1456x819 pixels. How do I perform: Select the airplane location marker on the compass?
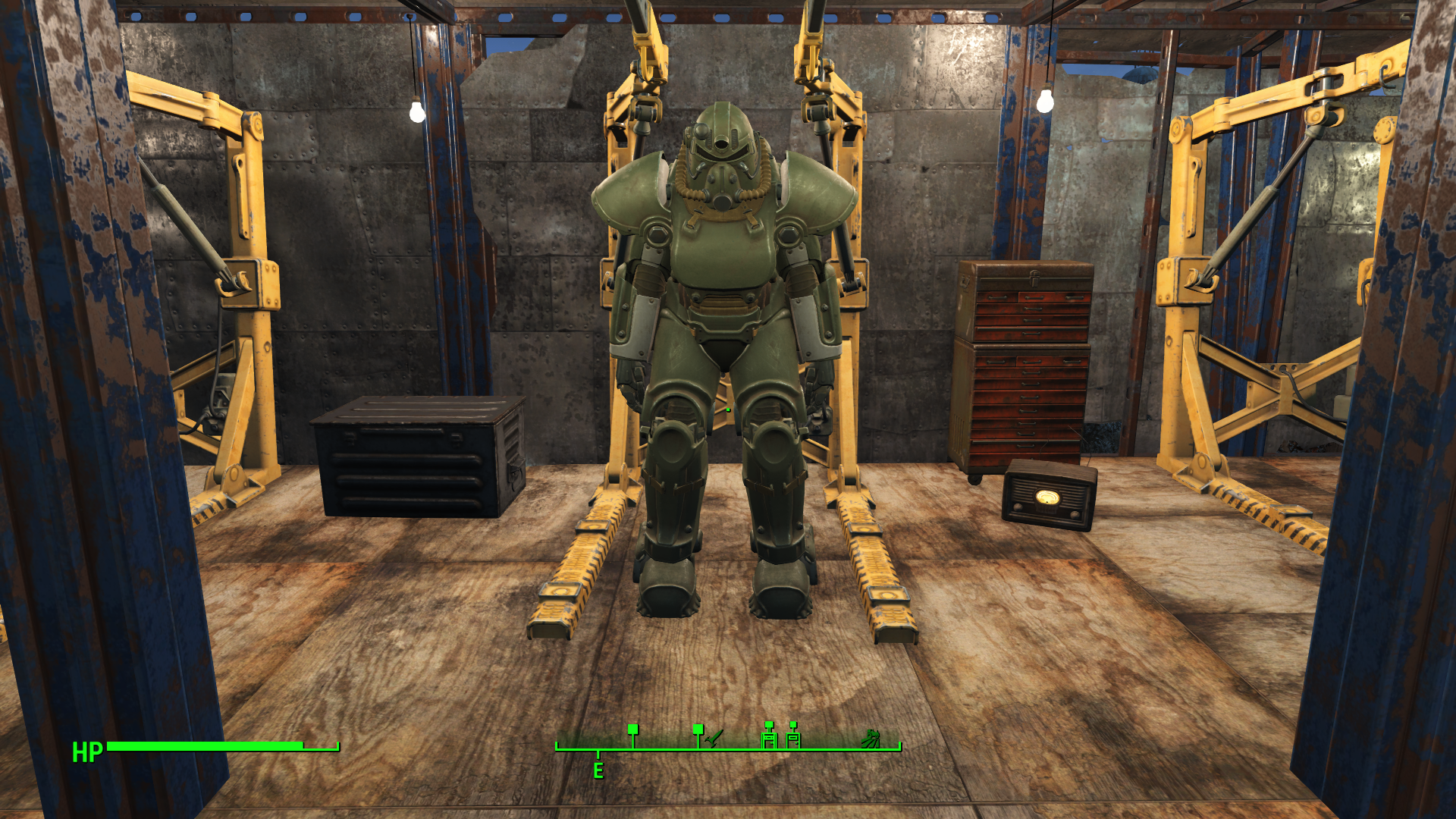(714, 737)
